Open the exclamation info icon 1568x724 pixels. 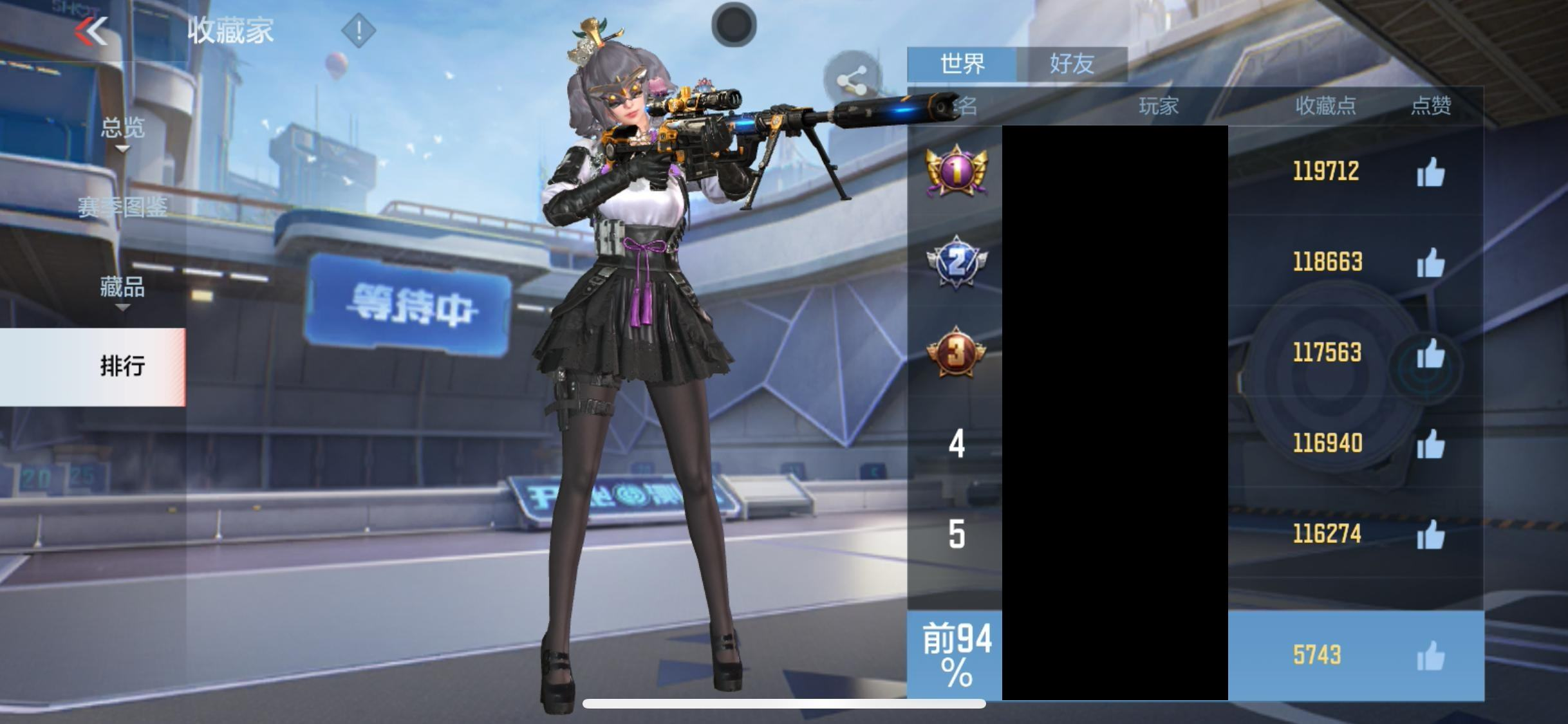(359, 30)
